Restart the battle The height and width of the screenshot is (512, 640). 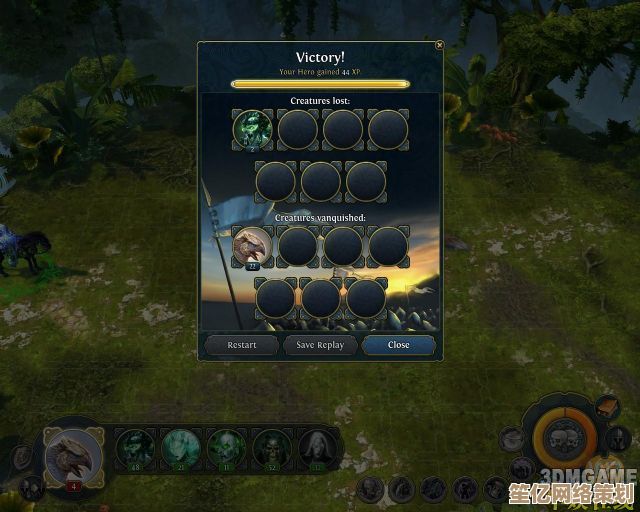tap(242, 345)
